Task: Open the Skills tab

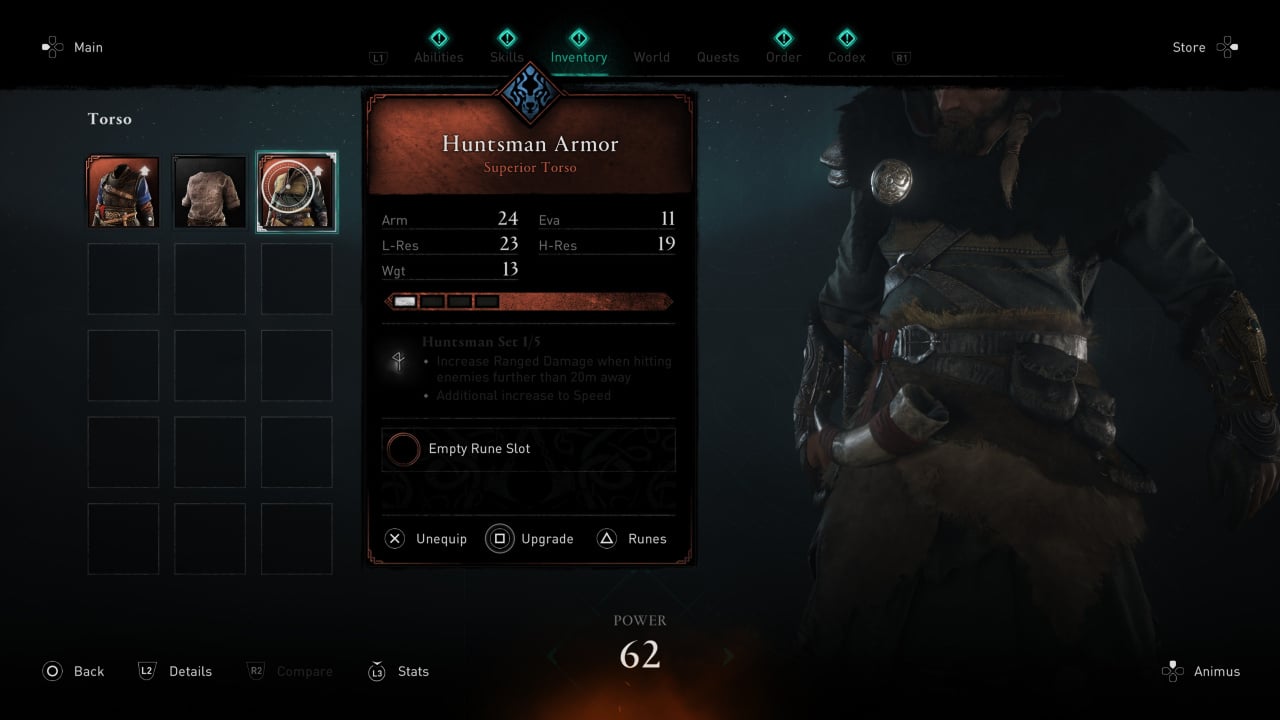Action: click(507, 57)
